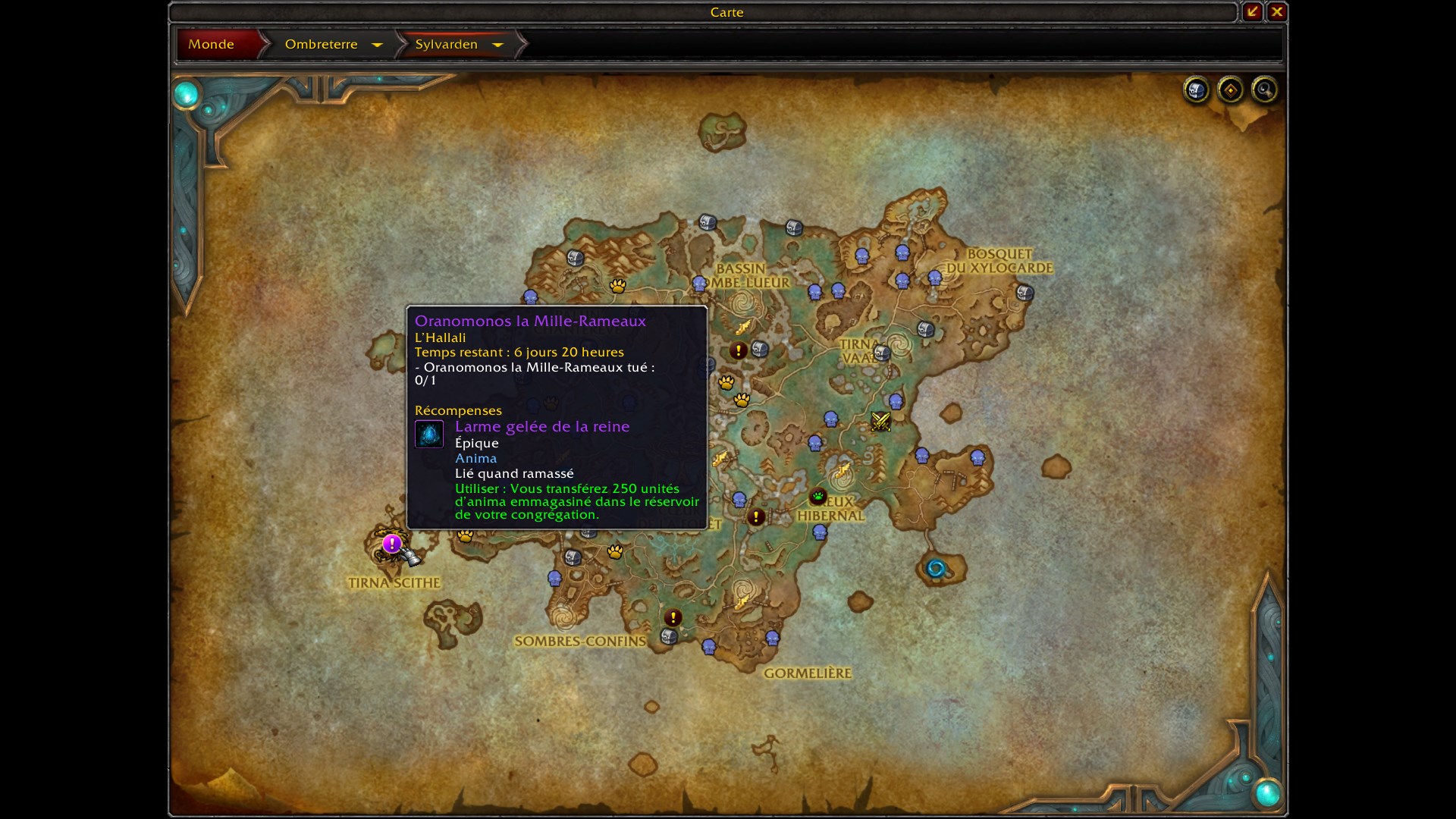Open the Ombreterre dropdown arrow
The height and width of the screenshot is (819, 1456).
point(377,45)
